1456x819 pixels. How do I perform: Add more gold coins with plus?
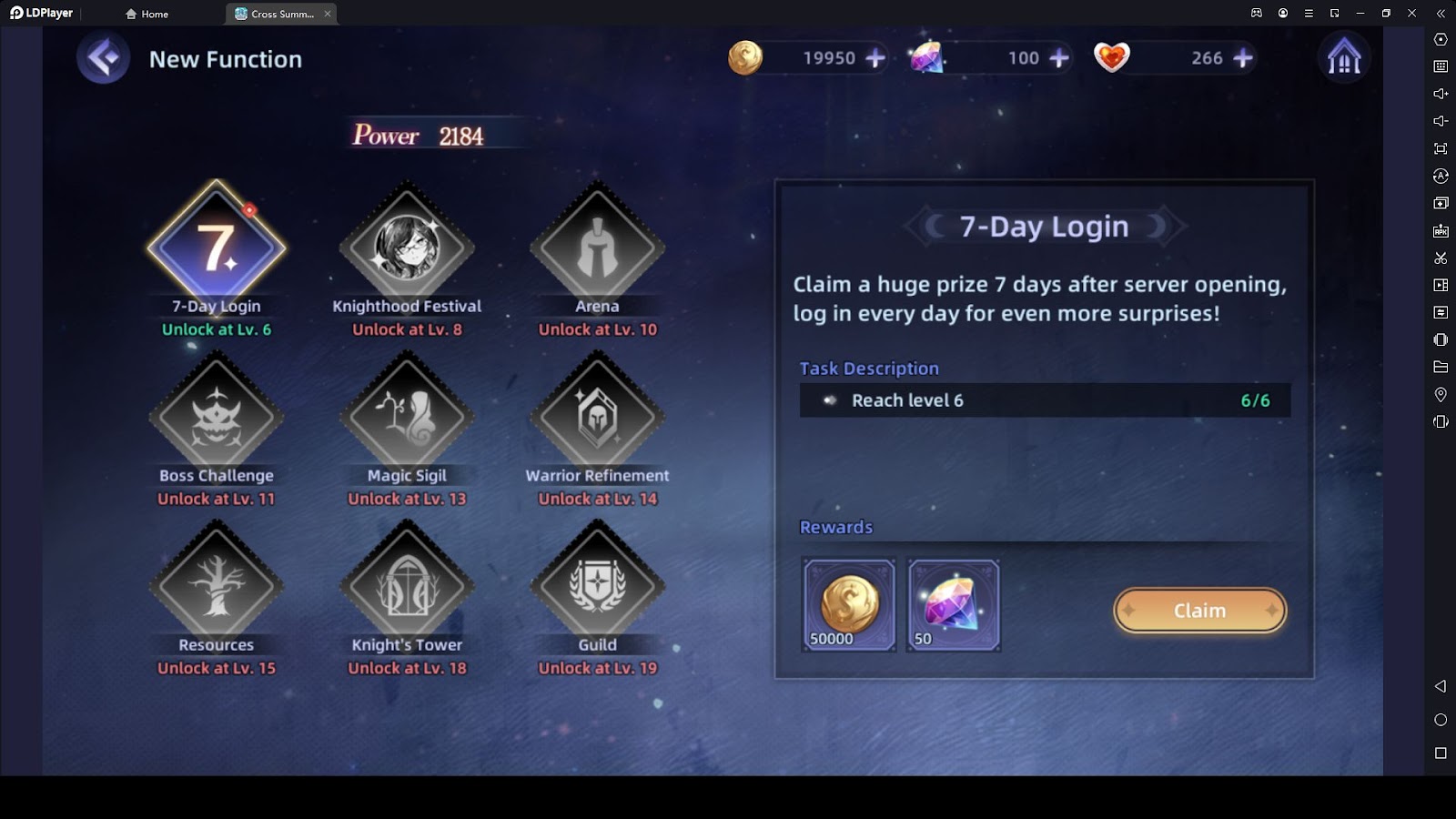point(875,58)
